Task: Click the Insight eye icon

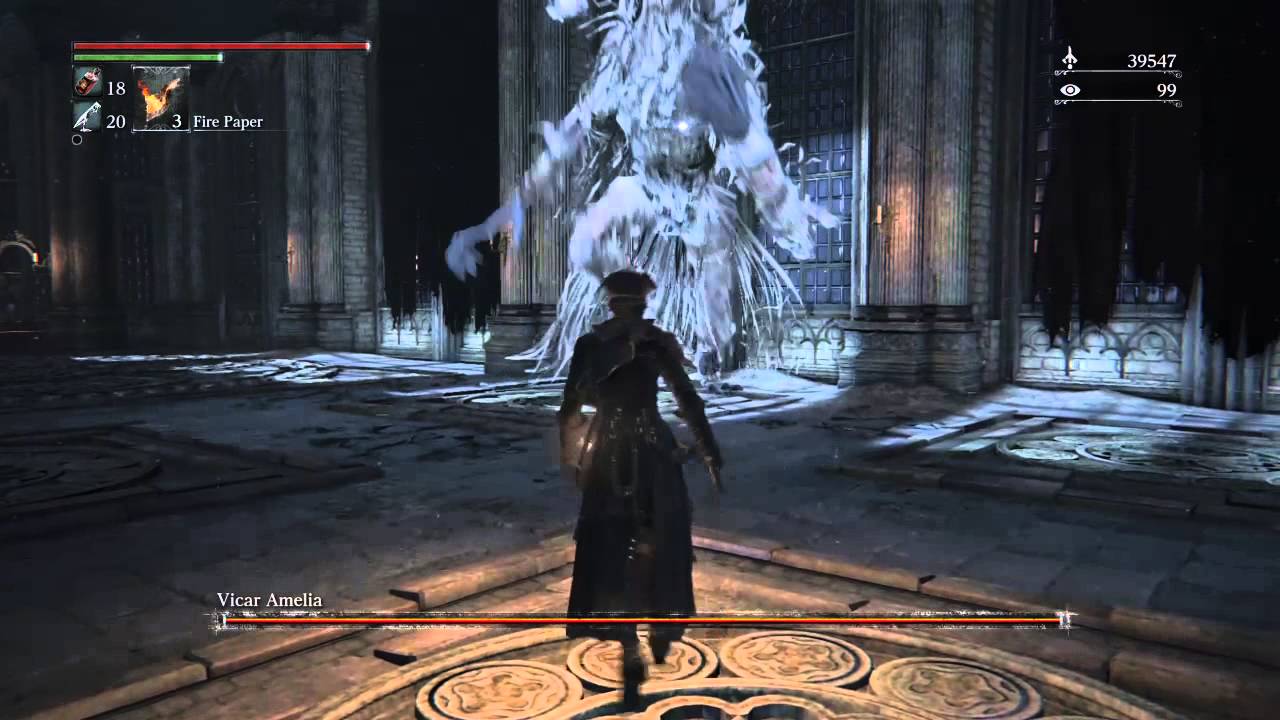Action: tap(1071, 90)
